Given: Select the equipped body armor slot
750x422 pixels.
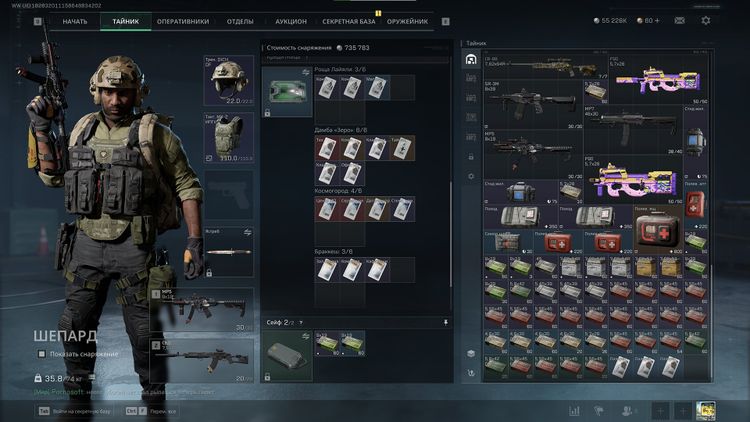Looking at the screenshot, I should click(x=229, y=137).
